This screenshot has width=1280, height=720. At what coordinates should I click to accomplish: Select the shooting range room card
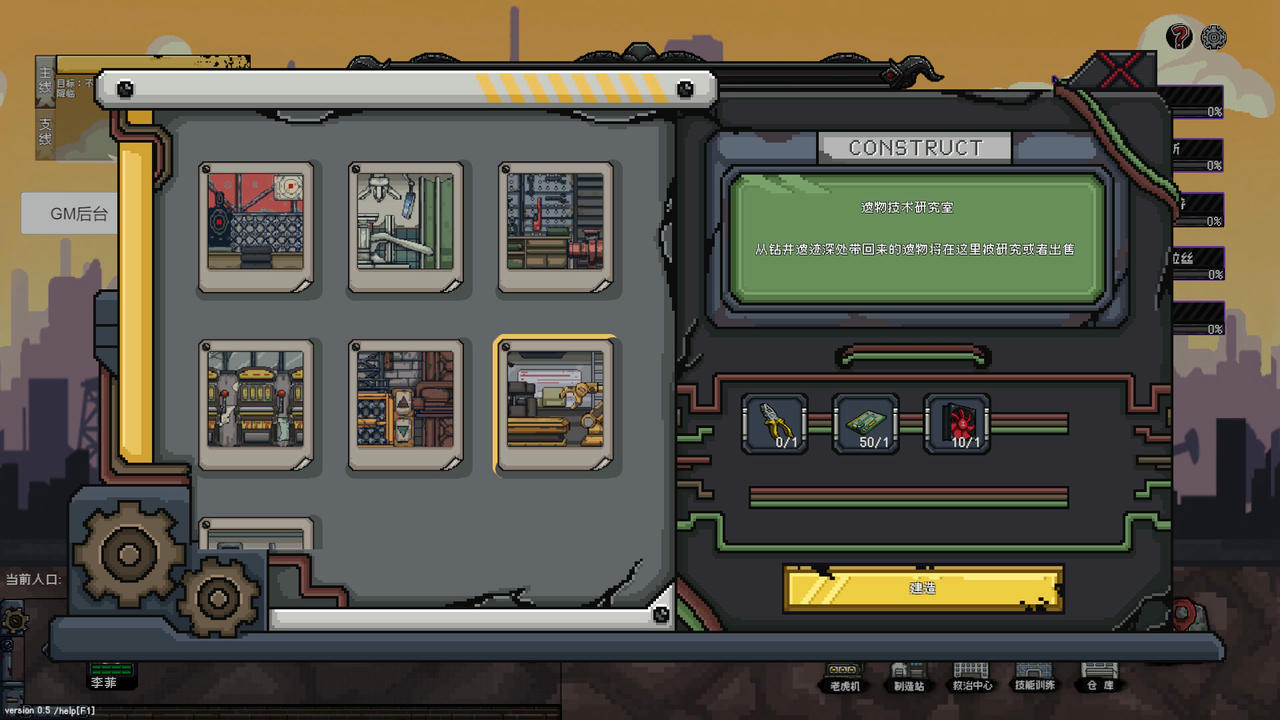[256, 226]
